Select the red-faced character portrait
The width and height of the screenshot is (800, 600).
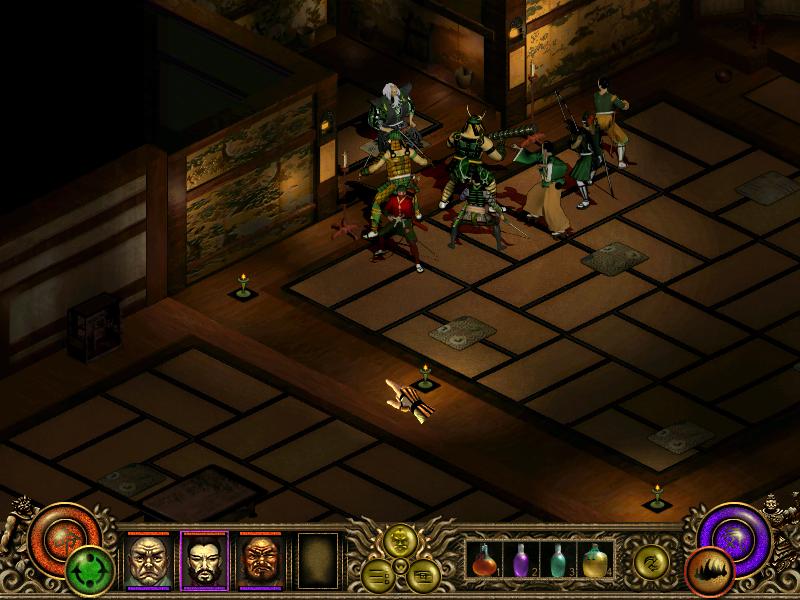click(260, 561)
